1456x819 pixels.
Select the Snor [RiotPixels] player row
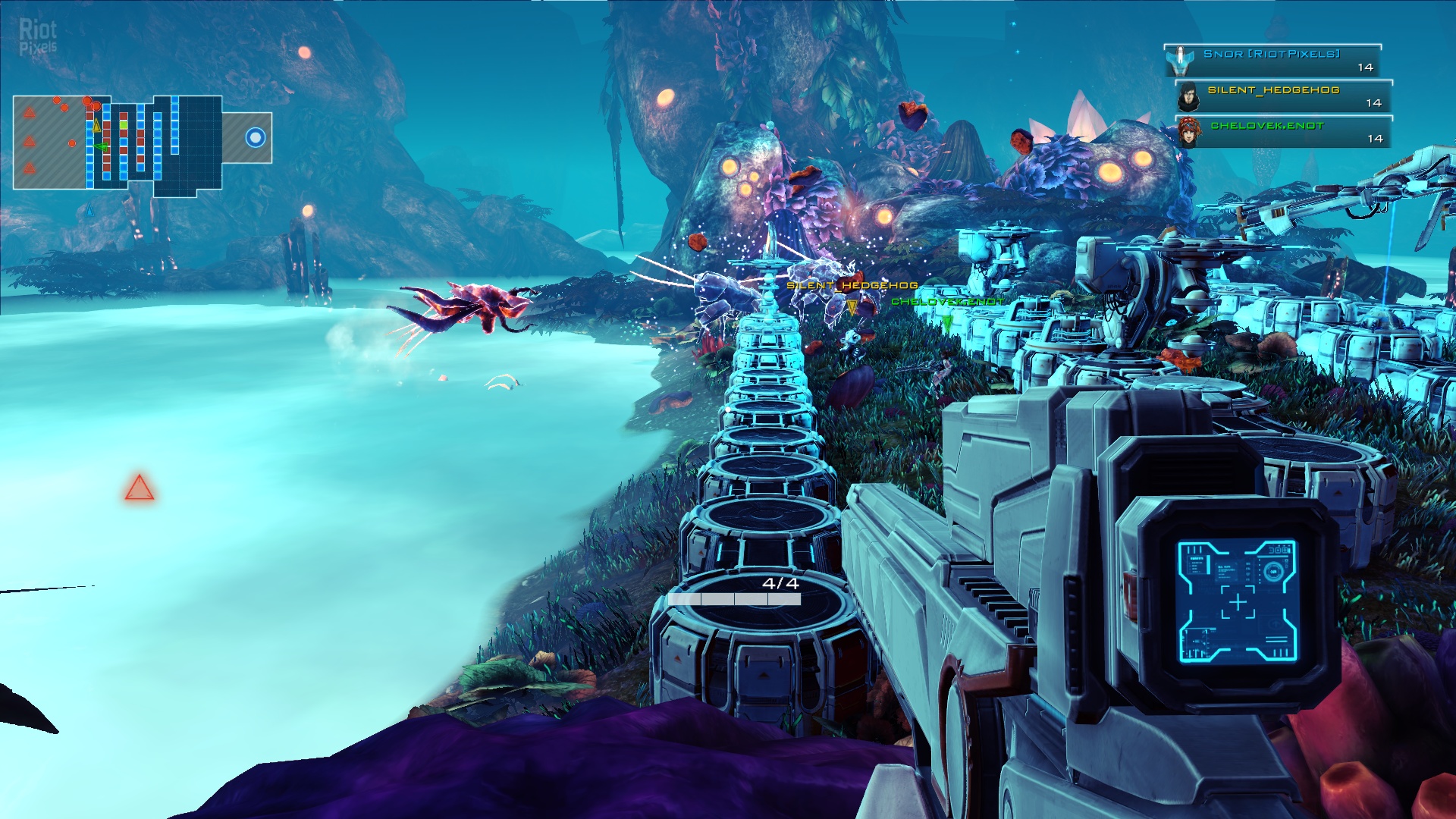tap(1272, 61)
